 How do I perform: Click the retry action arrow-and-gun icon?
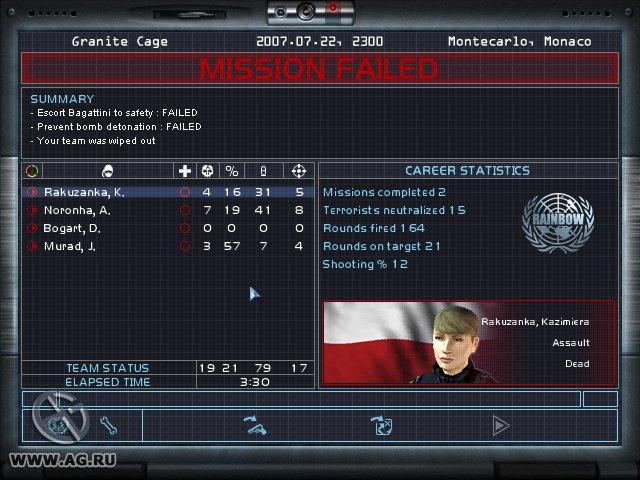click(257, 427)
